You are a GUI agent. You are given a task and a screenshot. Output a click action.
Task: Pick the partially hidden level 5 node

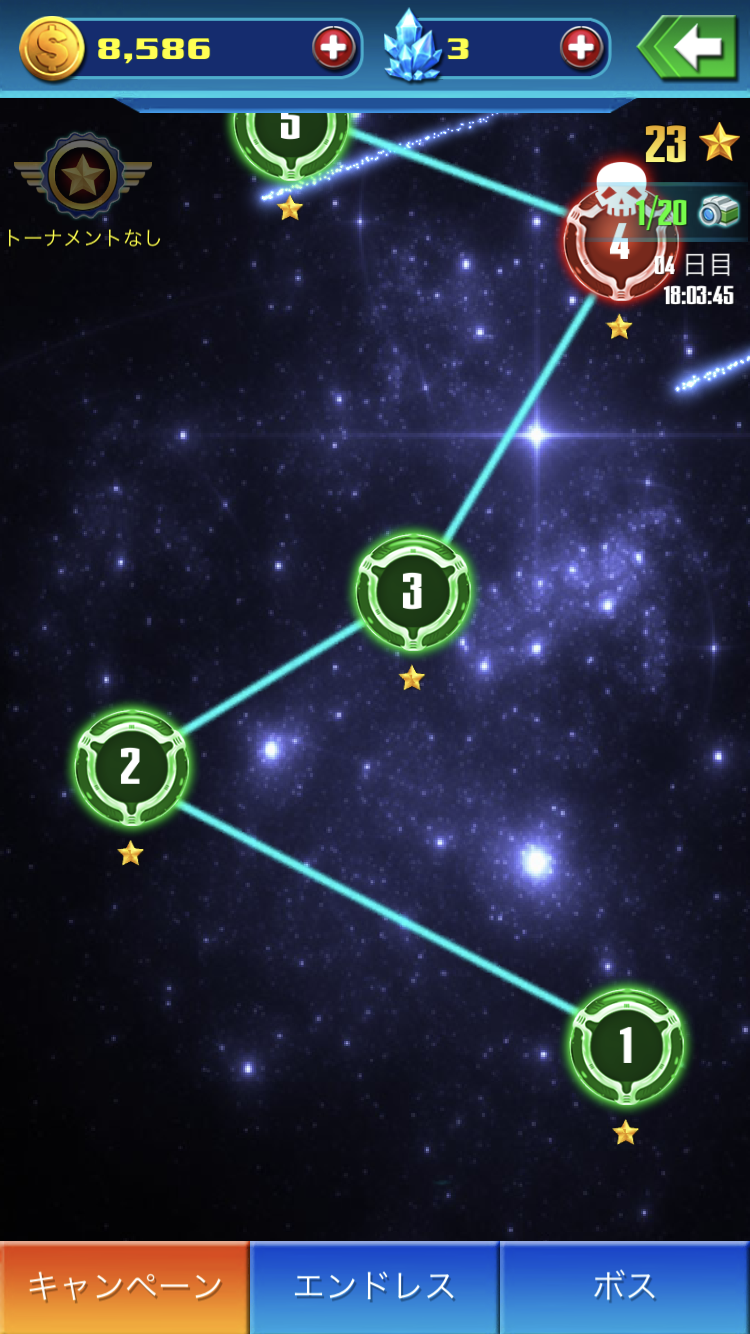pyautogui.click(x=290, y=135)
